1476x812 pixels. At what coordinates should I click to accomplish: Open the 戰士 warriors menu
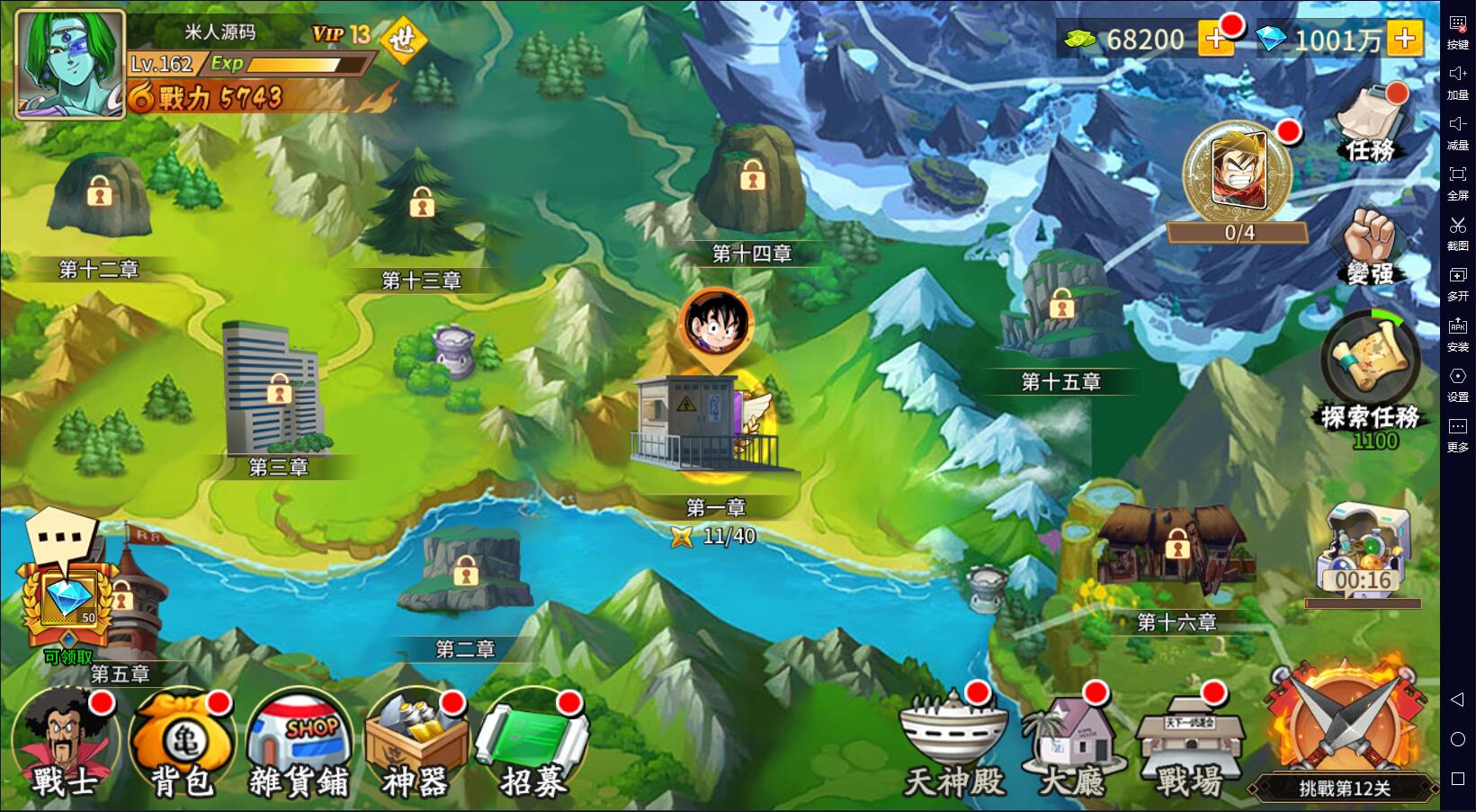tap(64, 744)
